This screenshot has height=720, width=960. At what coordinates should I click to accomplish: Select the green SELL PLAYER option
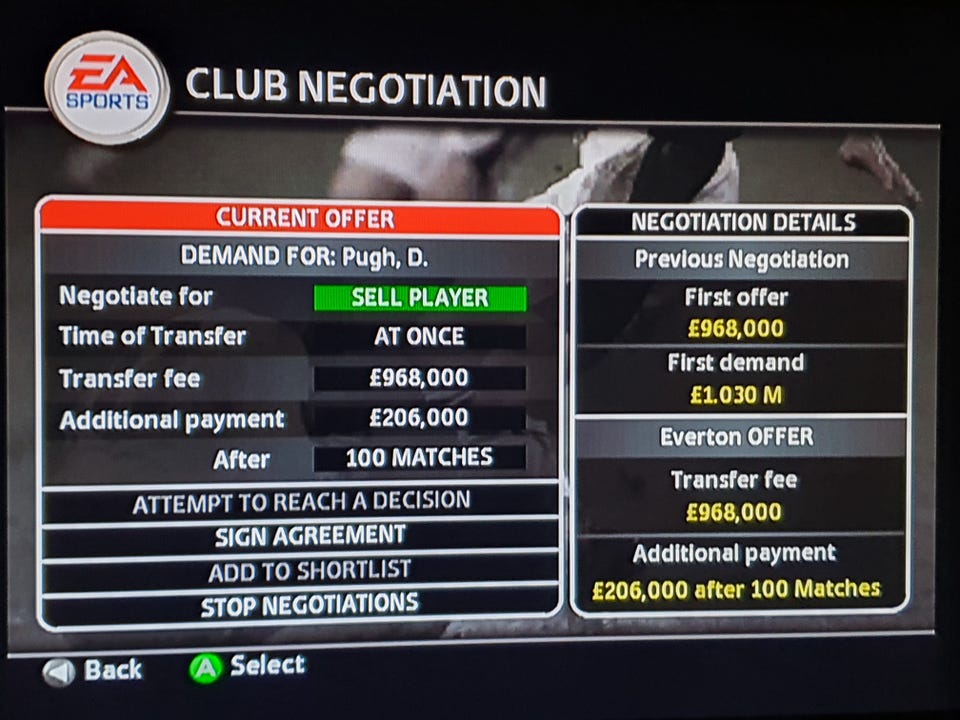[x=419, y=298]
